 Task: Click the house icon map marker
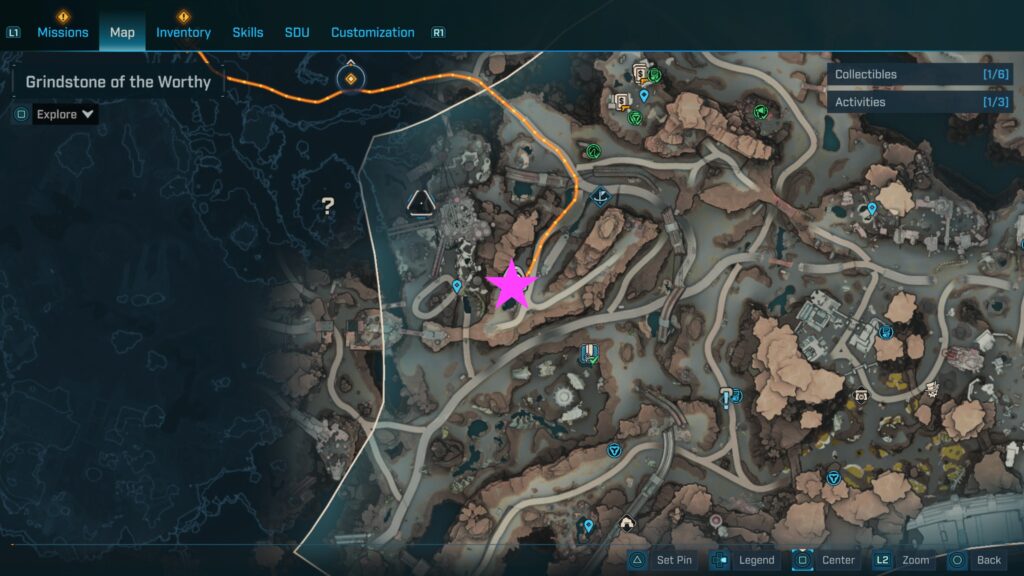click(x=627, y=522)
